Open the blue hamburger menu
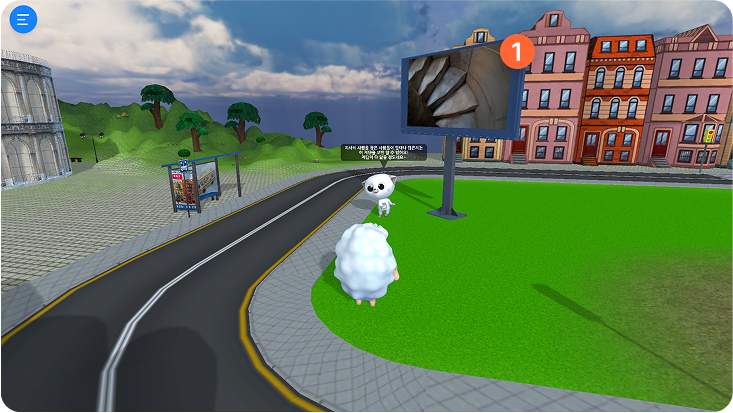Screen dimensions: 733x413 click(22, 19)
